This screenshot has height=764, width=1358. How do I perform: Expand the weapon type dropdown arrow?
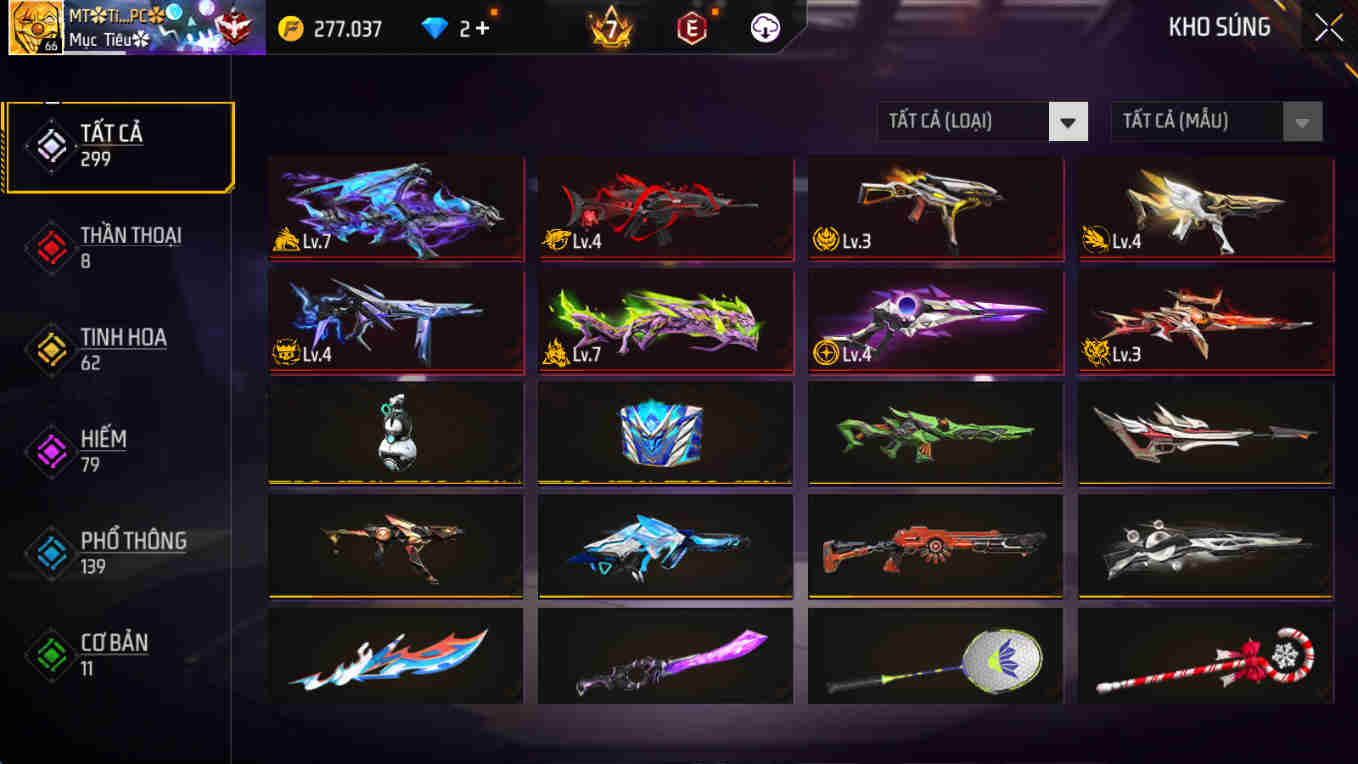(x=1069, y=121)
